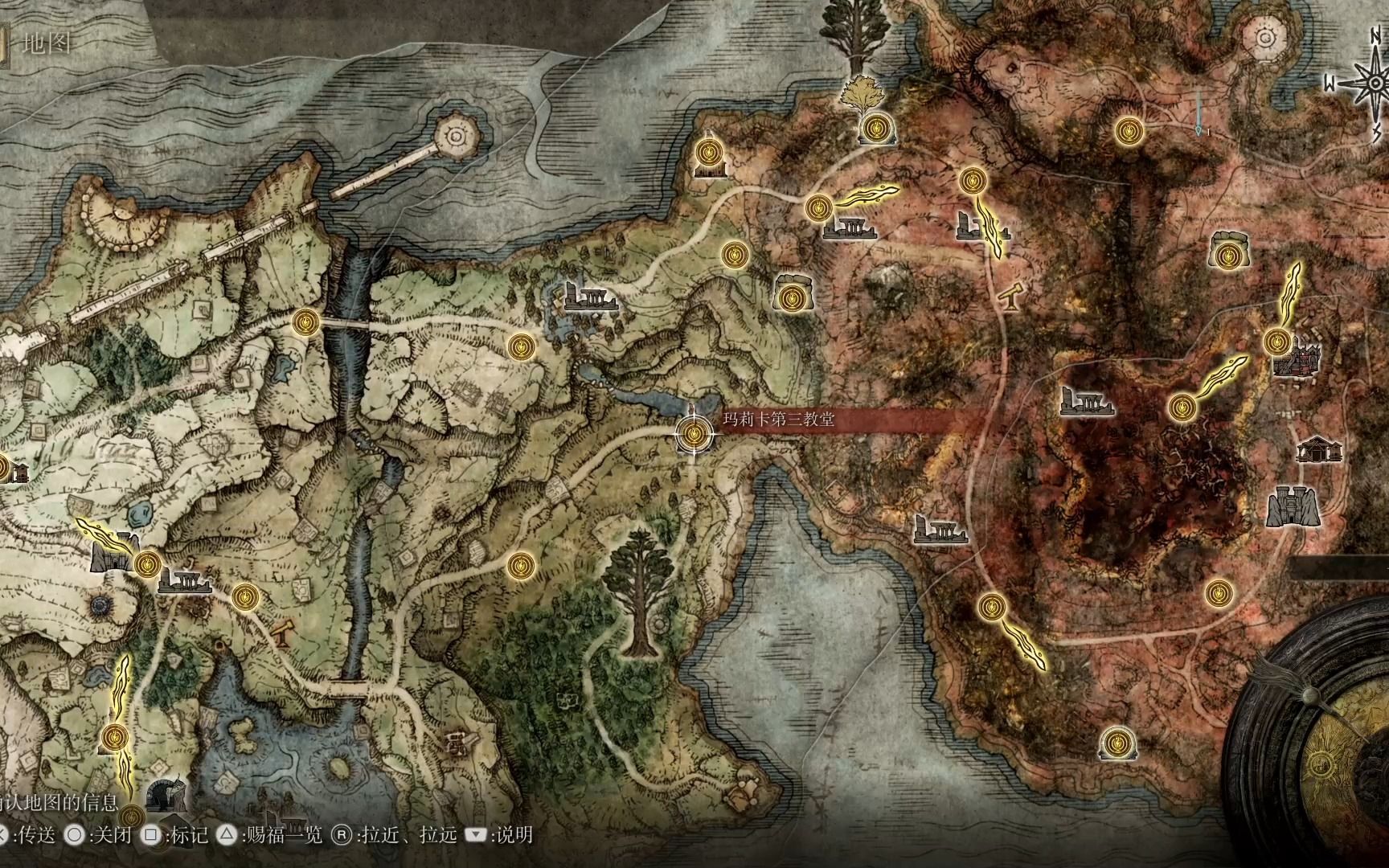Select the red-roofed town map icon
Screen dimensions: 1389x868
click(1296, 360)
